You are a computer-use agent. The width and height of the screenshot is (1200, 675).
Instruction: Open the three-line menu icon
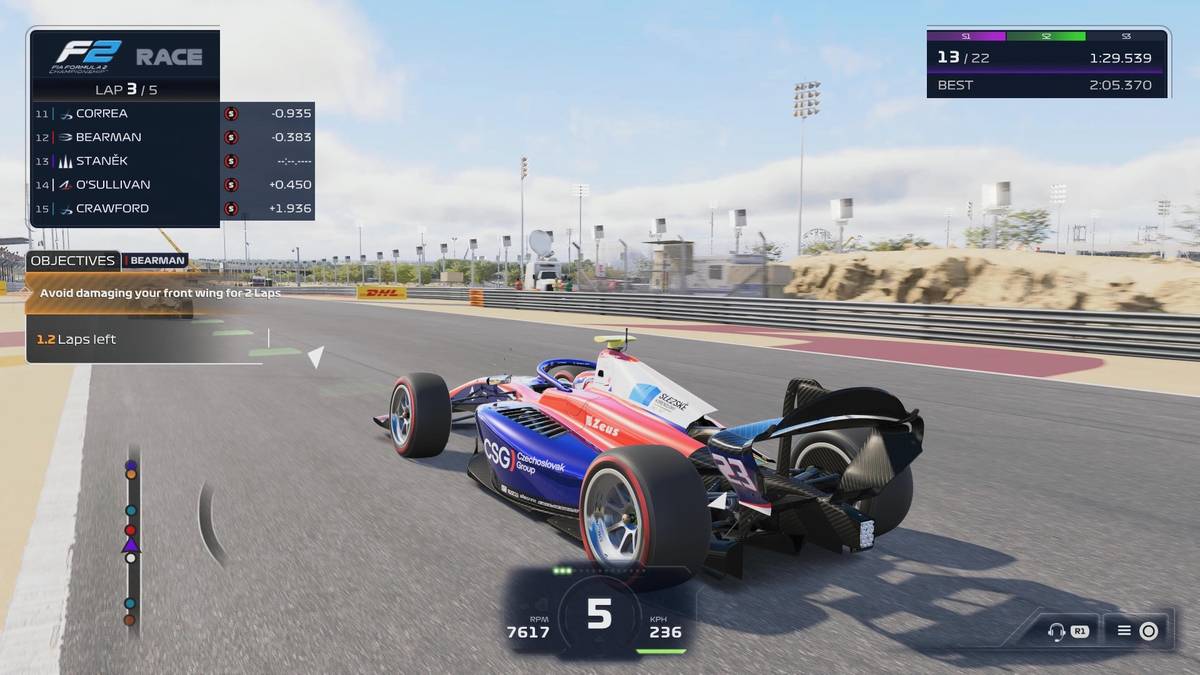click(1124, 631)
